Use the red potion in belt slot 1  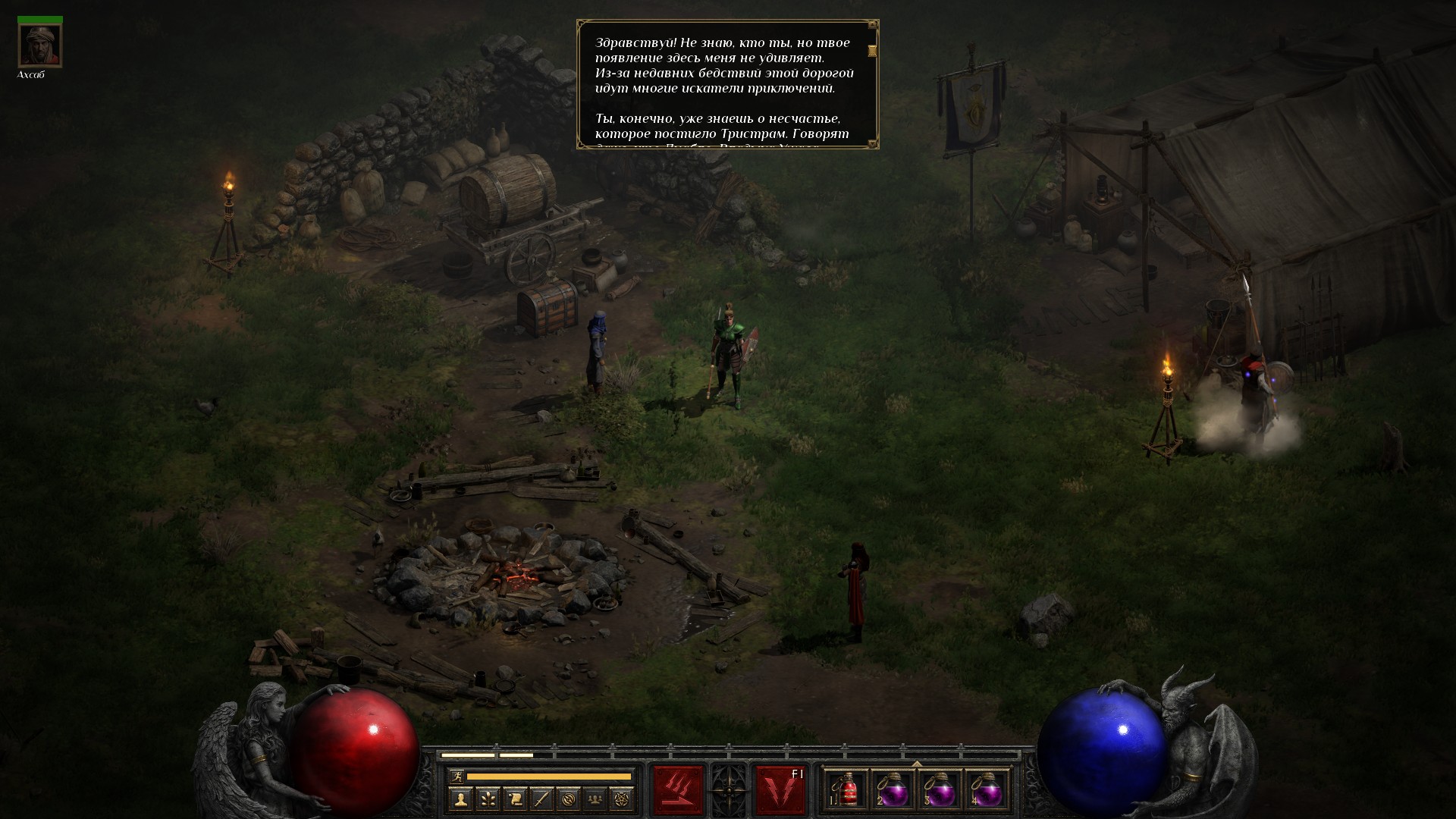(x=848, y=790)
